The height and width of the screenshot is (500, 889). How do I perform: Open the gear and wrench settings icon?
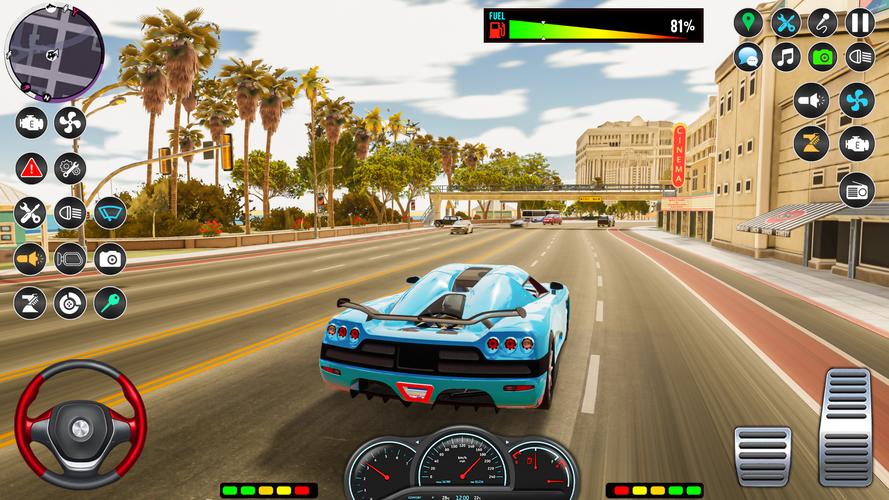click(70, 167)
